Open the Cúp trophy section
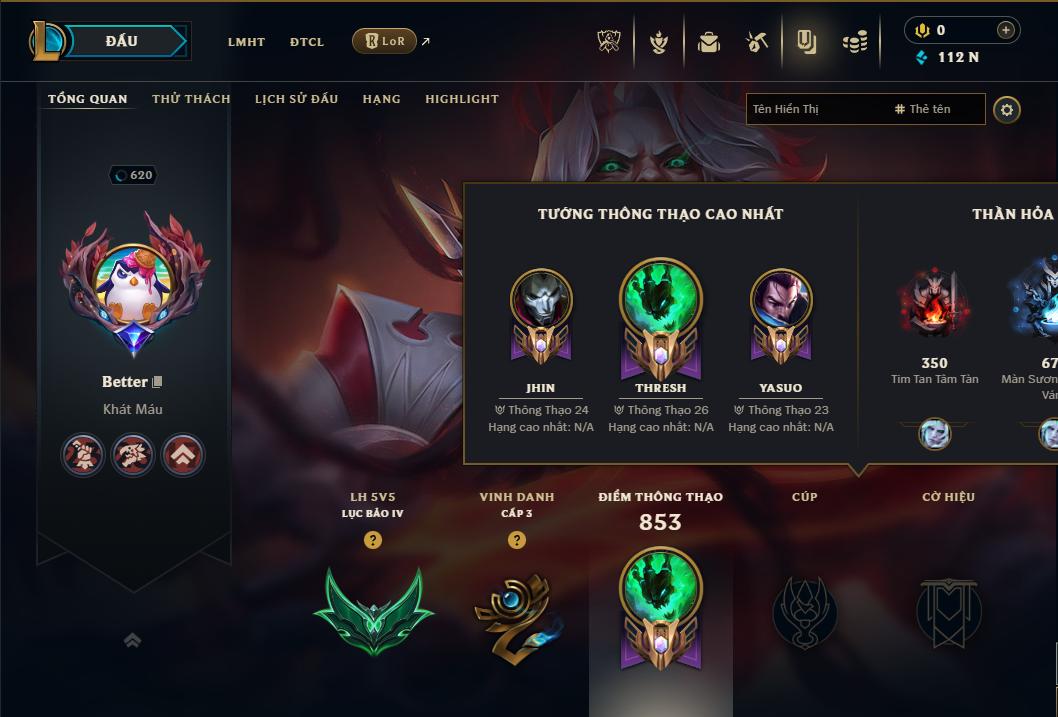The height and width of the screenshot is (717, 1058). (805, 610)
